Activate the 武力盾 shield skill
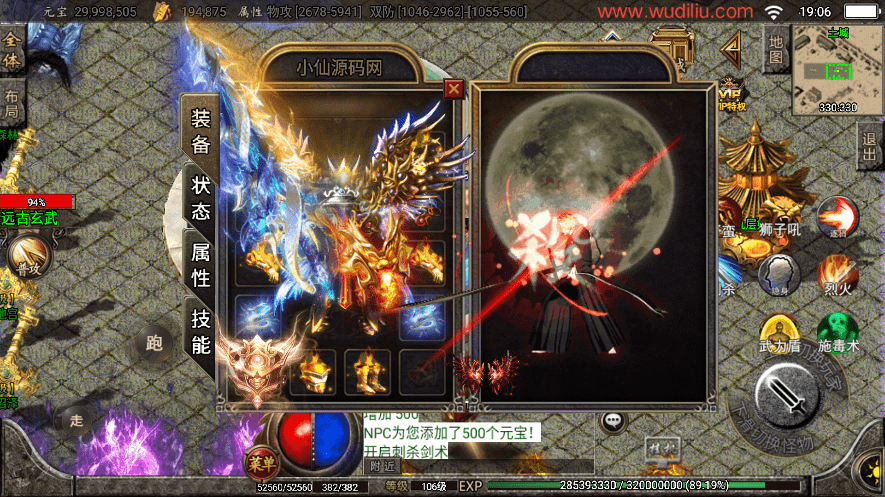This screenshot has height=497, width=885. (x=779, y=332)
